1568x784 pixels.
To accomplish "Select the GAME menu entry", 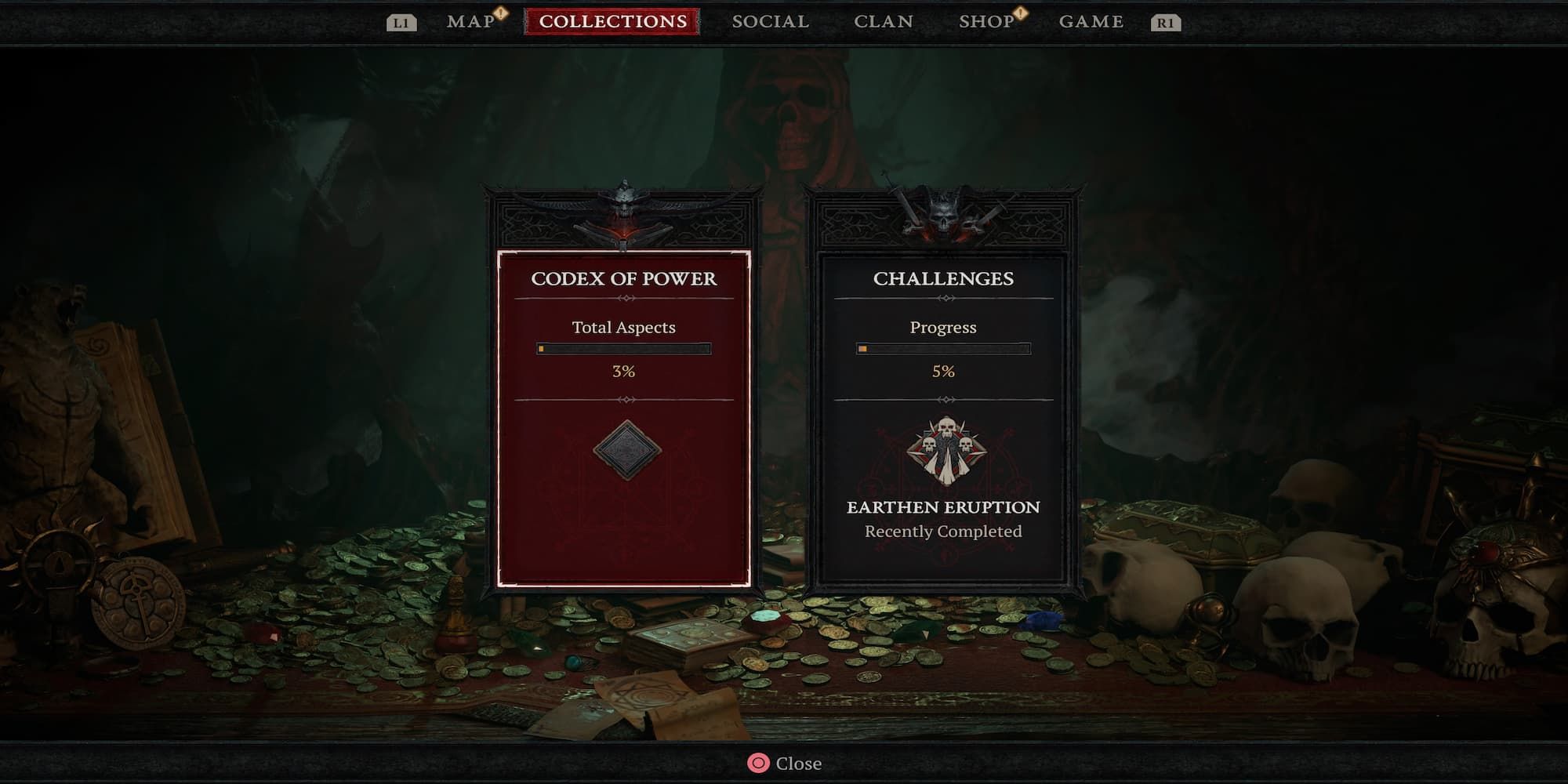I will coord(1091,20).
